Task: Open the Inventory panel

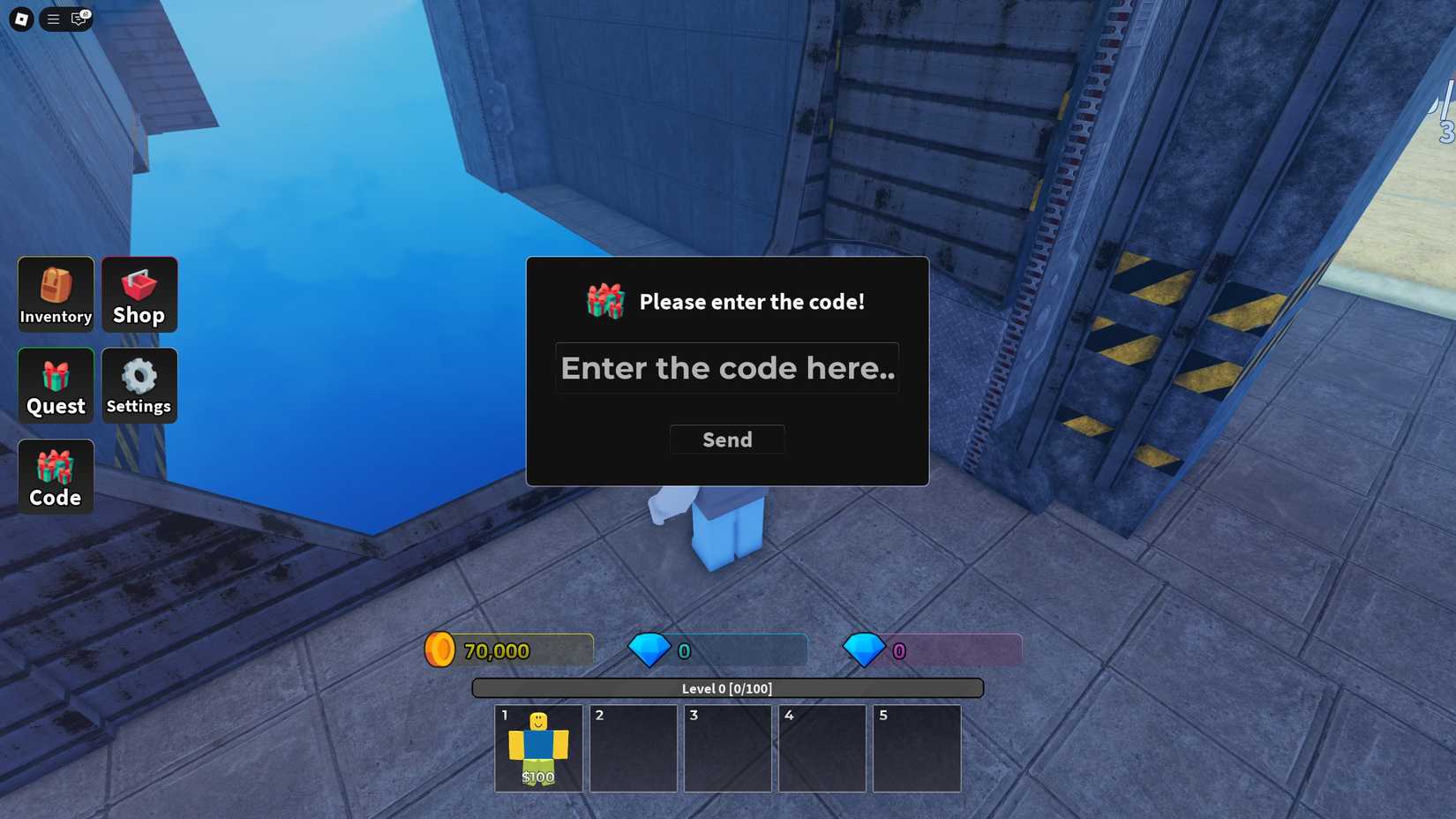Action: [55, 294]
